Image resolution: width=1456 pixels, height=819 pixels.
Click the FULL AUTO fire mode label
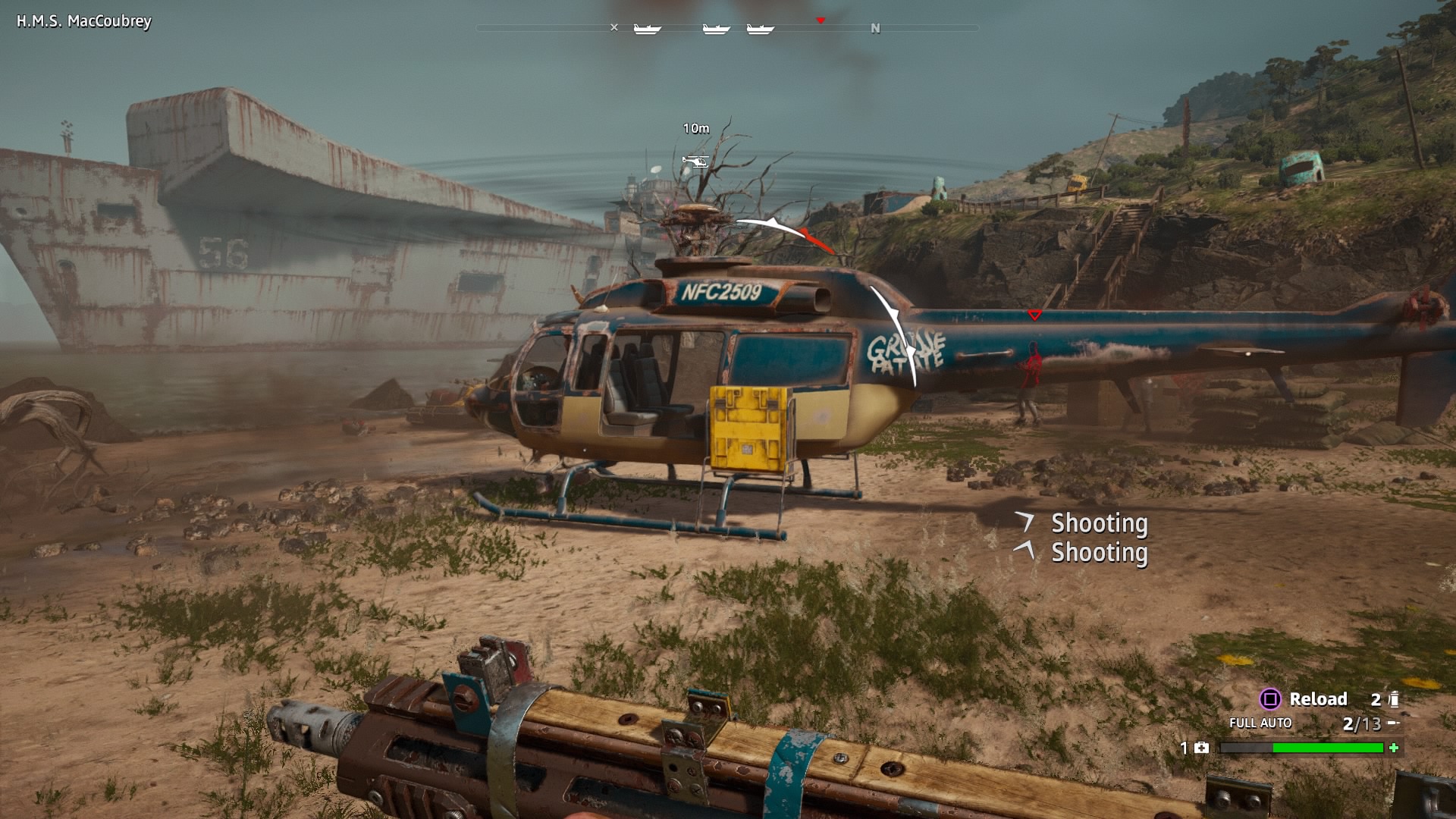click(1260, 723)
